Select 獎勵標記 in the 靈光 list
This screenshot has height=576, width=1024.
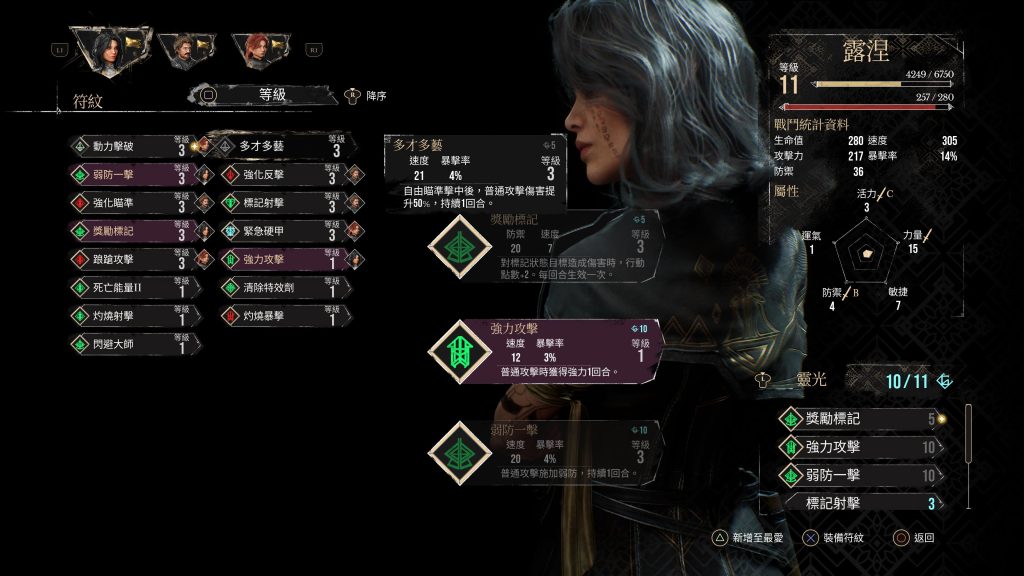click(860, 419)
